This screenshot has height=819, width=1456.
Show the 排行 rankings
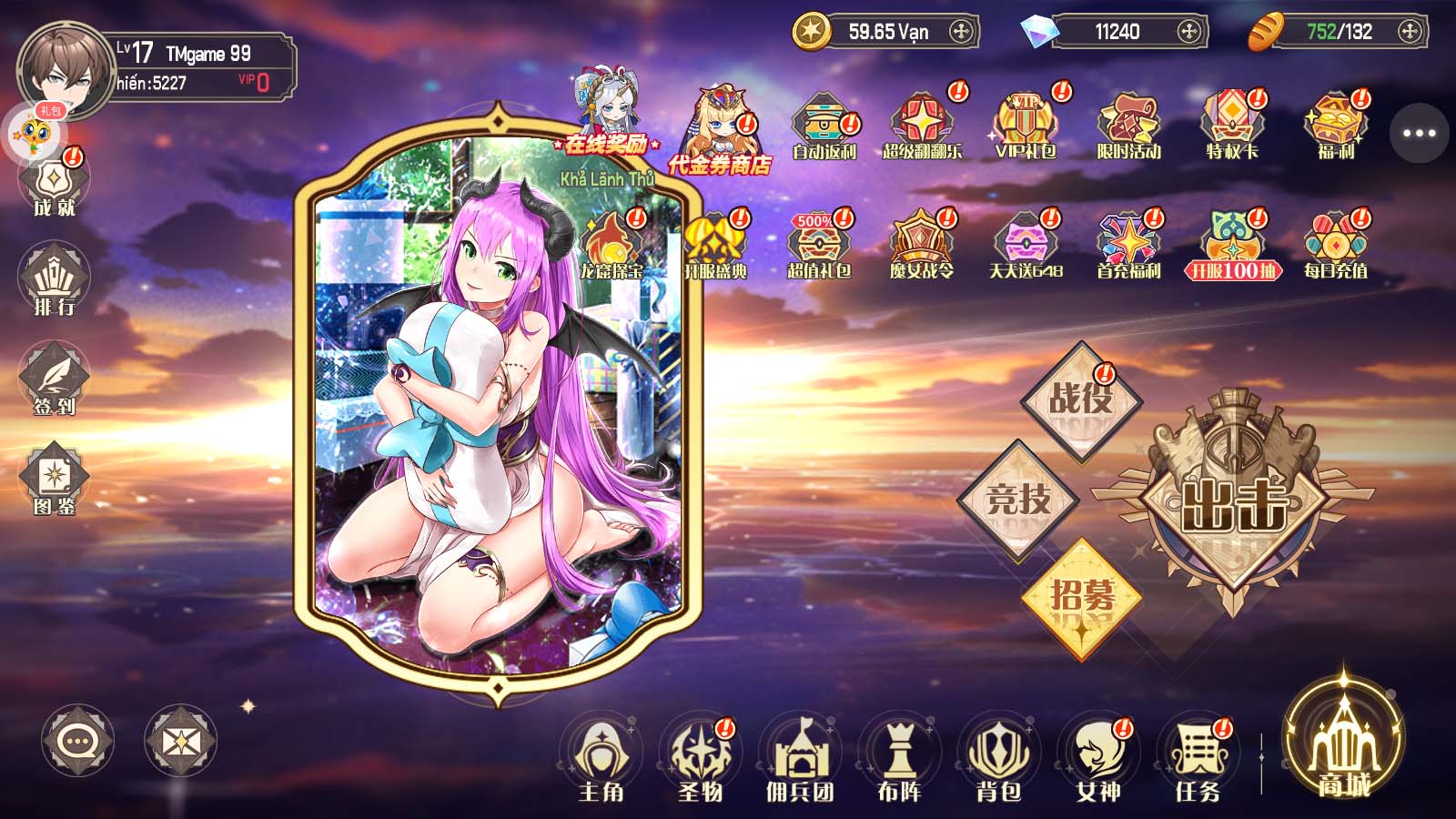[54, 282]
